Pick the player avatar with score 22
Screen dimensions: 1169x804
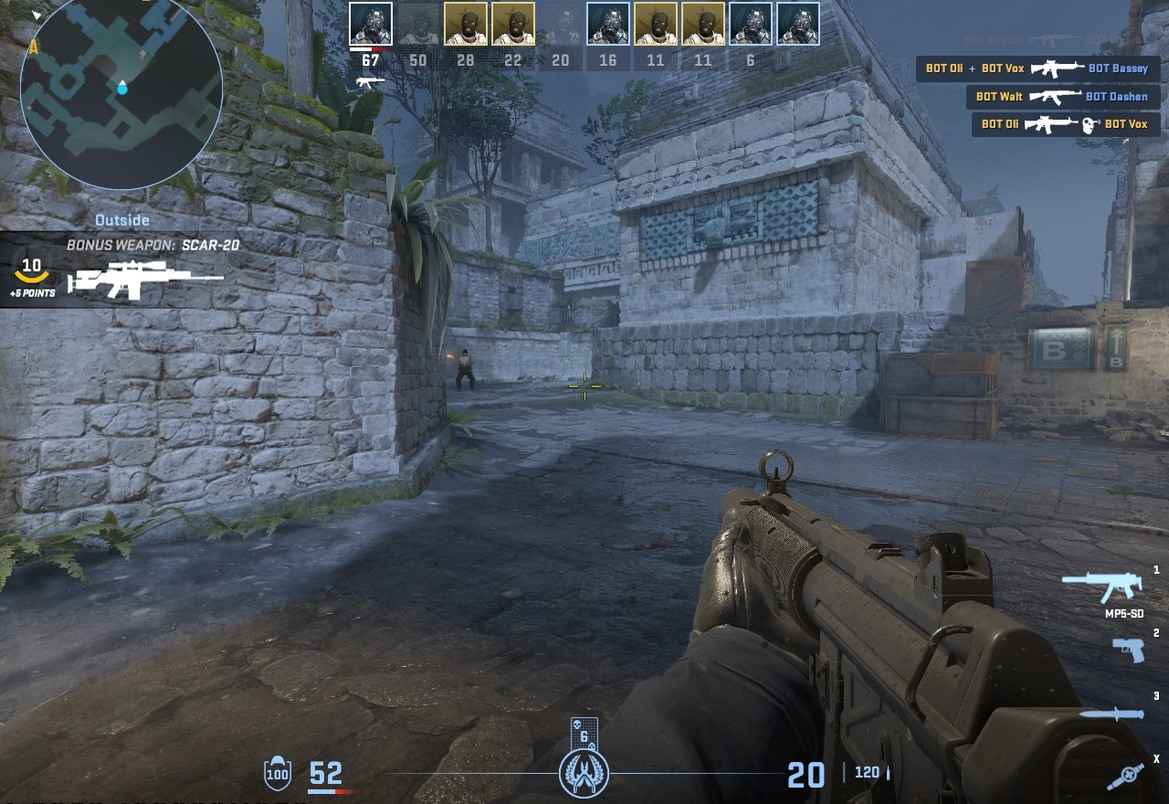pos(513,24)
